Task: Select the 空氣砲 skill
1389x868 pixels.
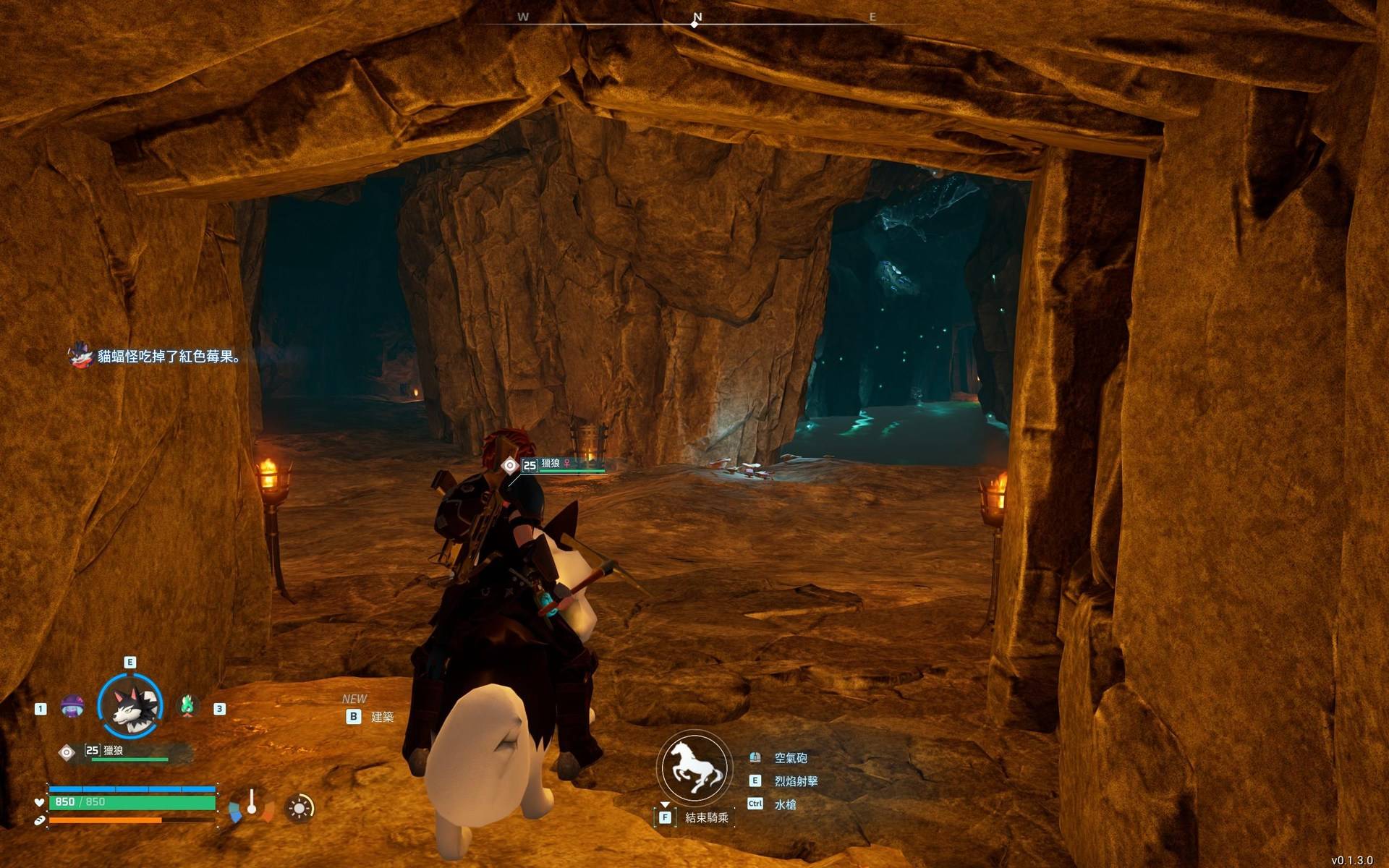Action: coord(790,758)
